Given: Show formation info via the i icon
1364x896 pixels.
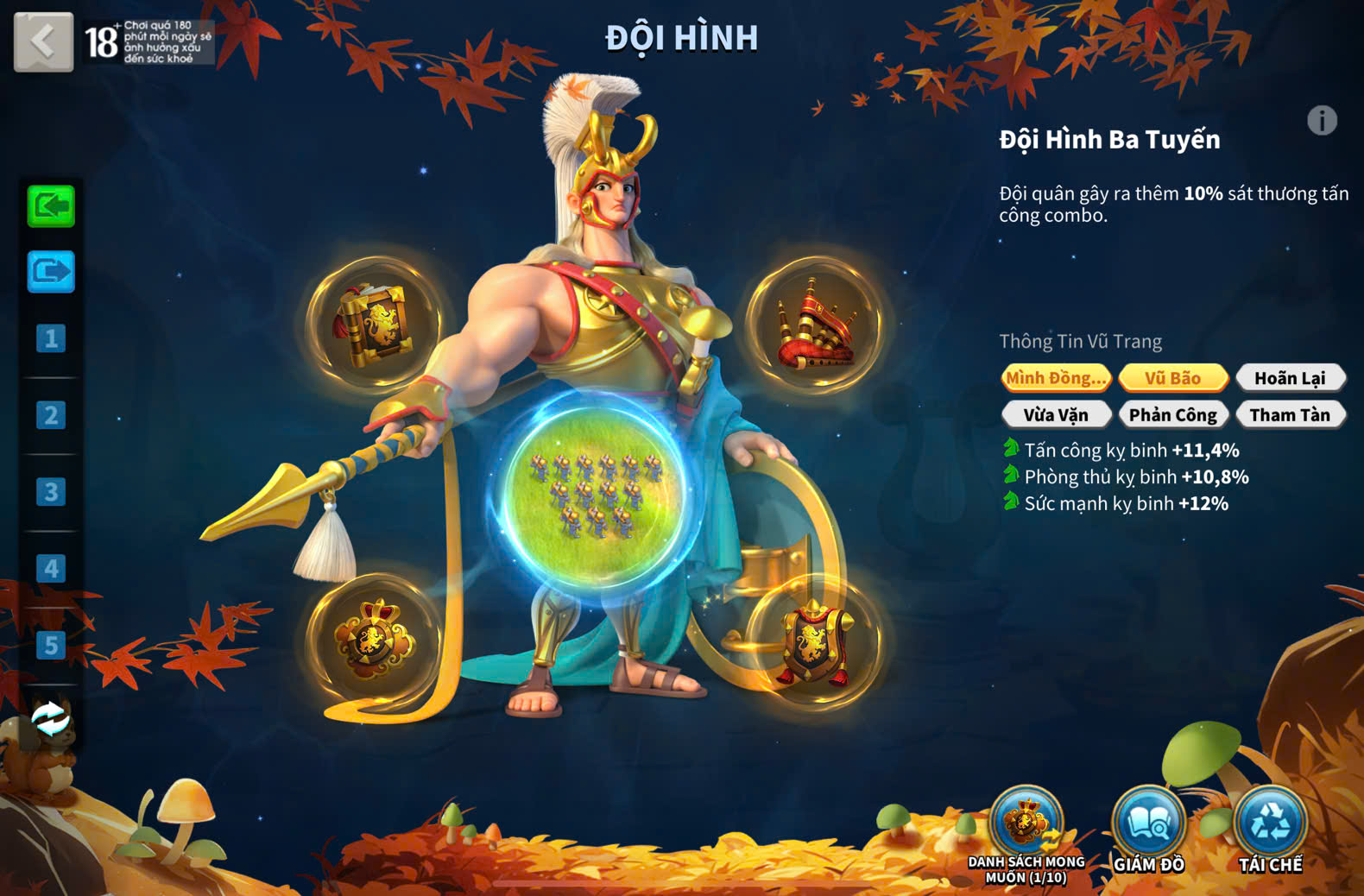Looking at the screenshot, I should click(x=1322, y=121).
